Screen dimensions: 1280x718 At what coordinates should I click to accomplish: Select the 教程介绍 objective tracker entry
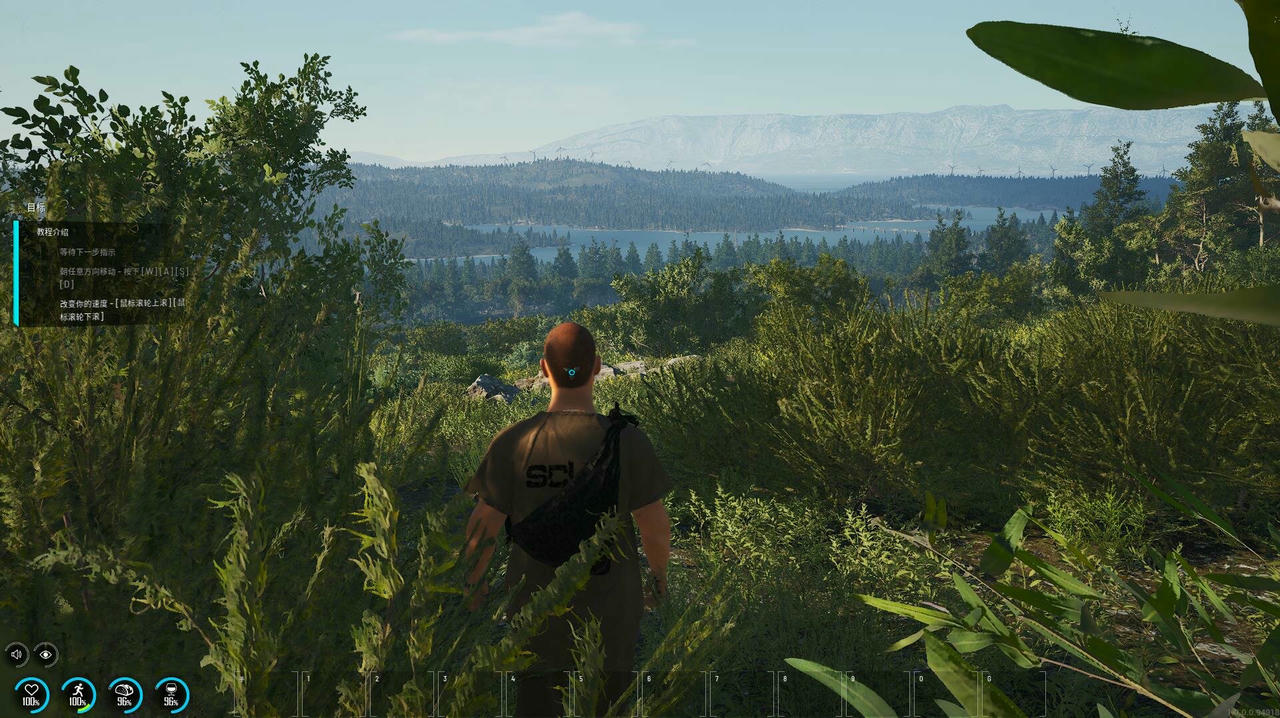point(53,232)
